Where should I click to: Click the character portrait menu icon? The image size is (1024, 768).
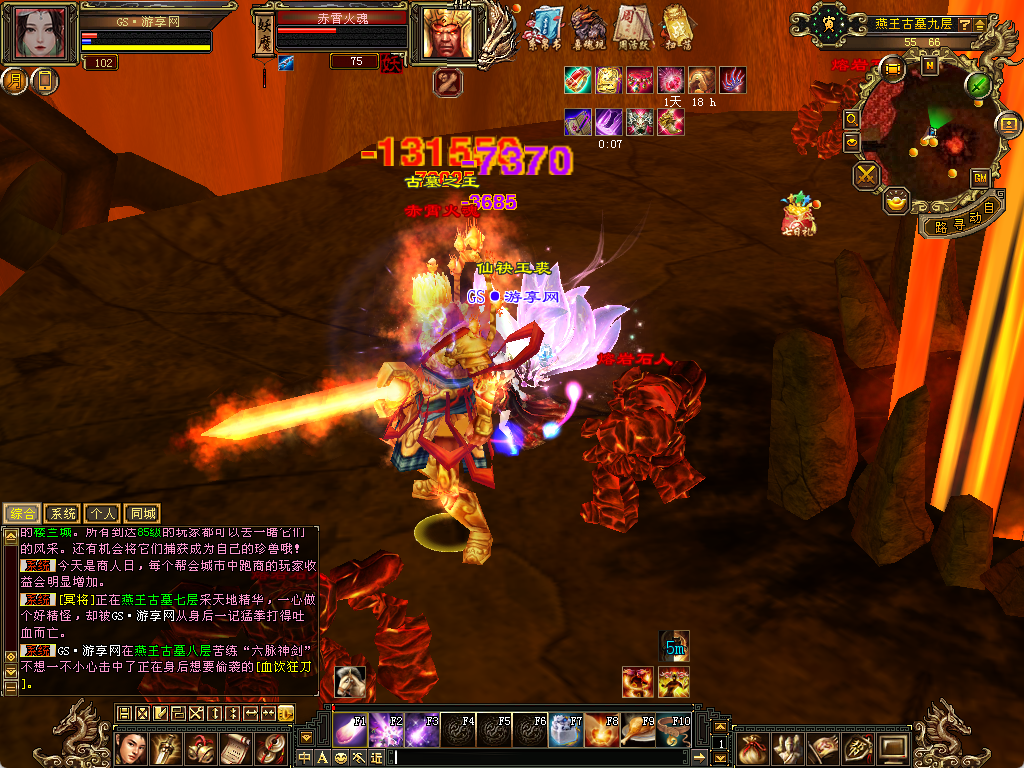click(x=132, y=747)
